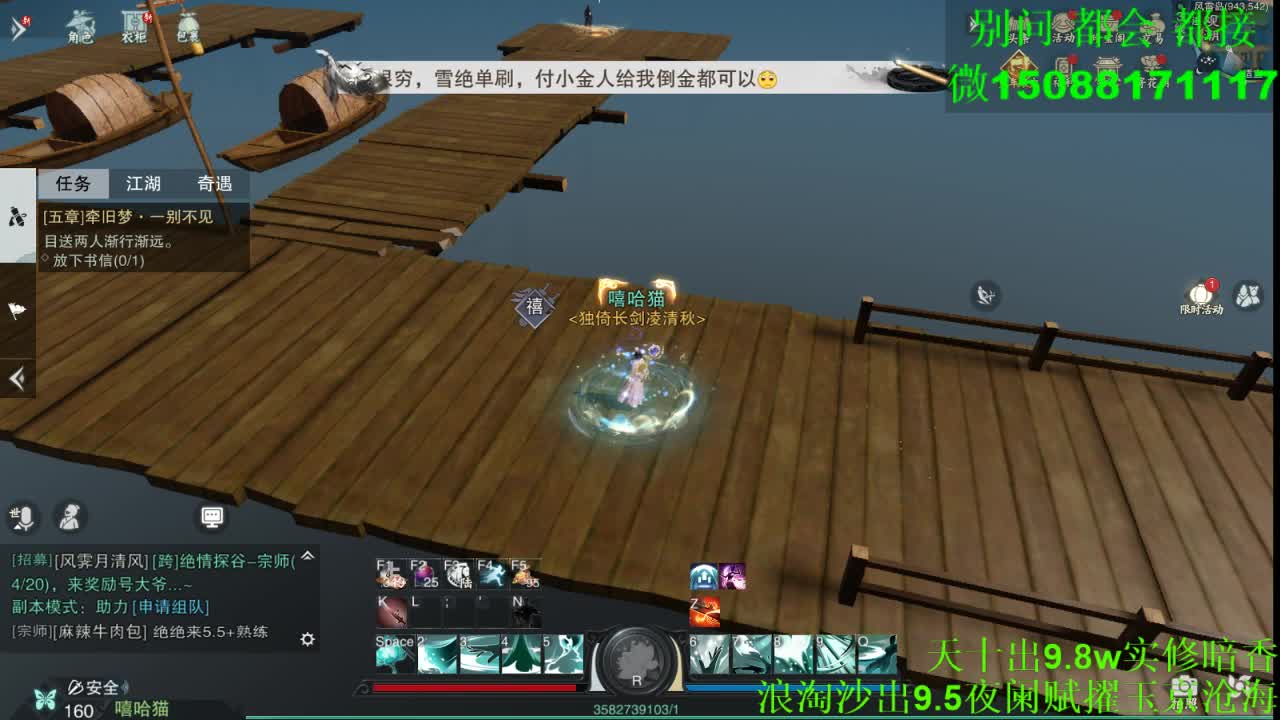Screen dimensions: 1280x720
Task: Open the 衣柜 wardrobe
Action: [x=135, y=25]
